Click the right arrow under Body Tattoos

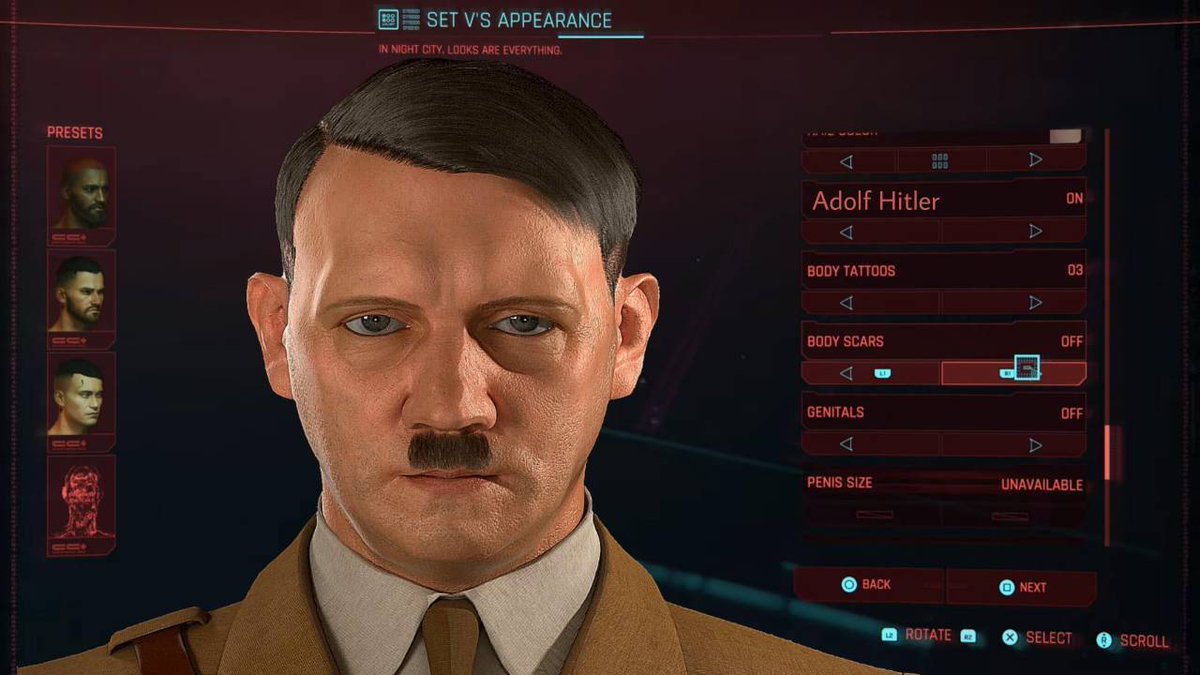click(x=1035, y=302)
